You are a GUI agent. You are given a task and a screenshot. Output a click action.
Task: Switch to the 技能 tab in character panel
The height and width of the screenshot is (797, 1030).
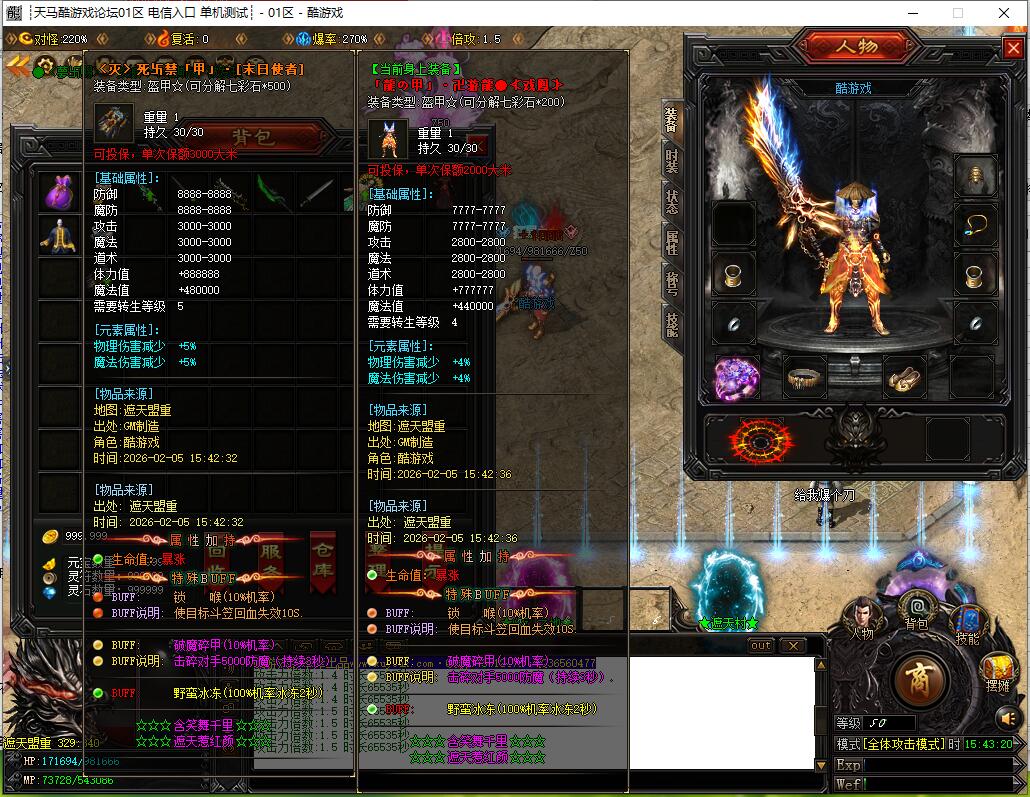(671, 320)
